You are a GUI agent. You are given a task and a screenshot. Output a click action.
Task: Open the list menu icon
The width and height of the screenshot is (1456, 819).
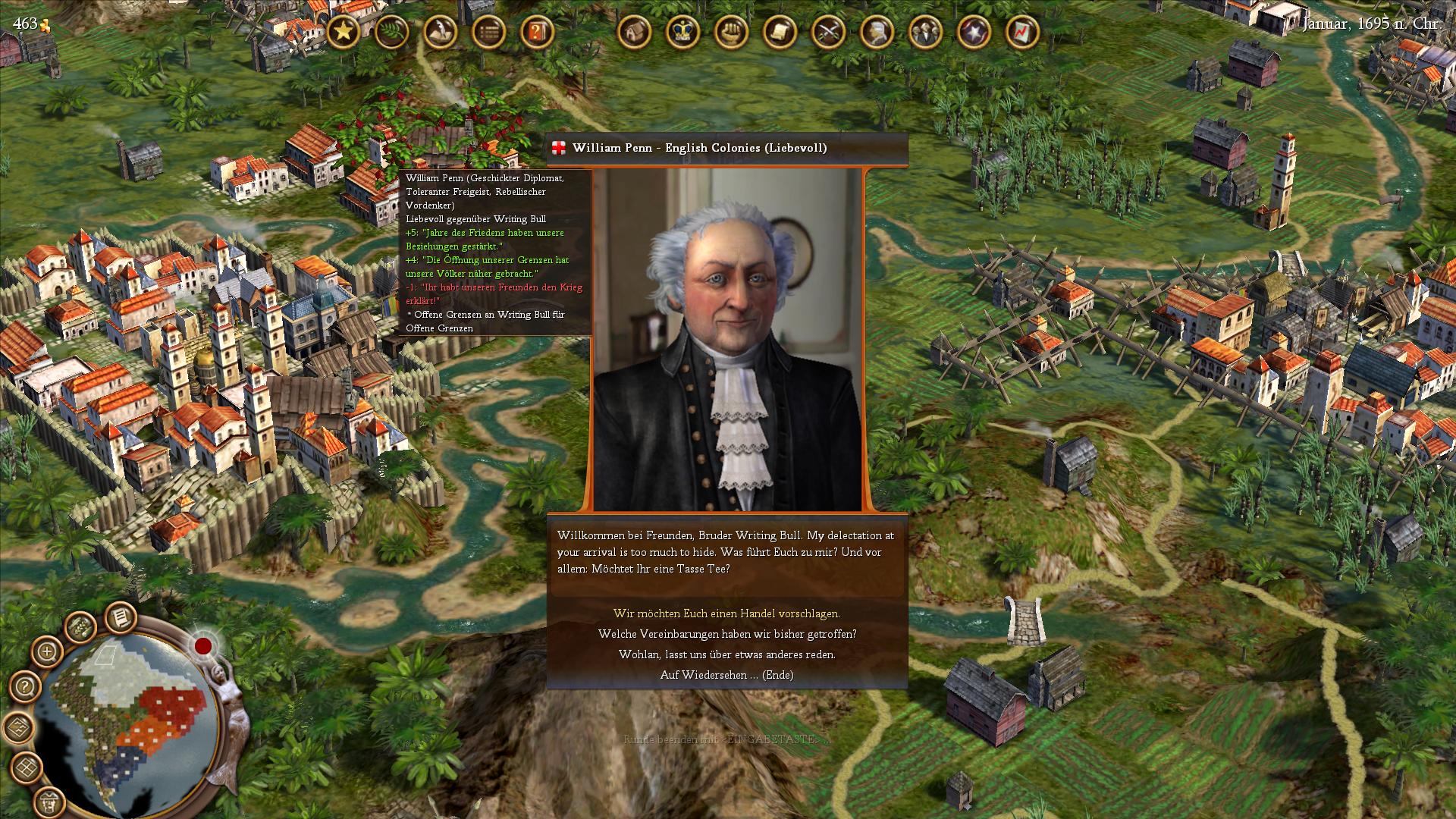[x=488, y=32]
